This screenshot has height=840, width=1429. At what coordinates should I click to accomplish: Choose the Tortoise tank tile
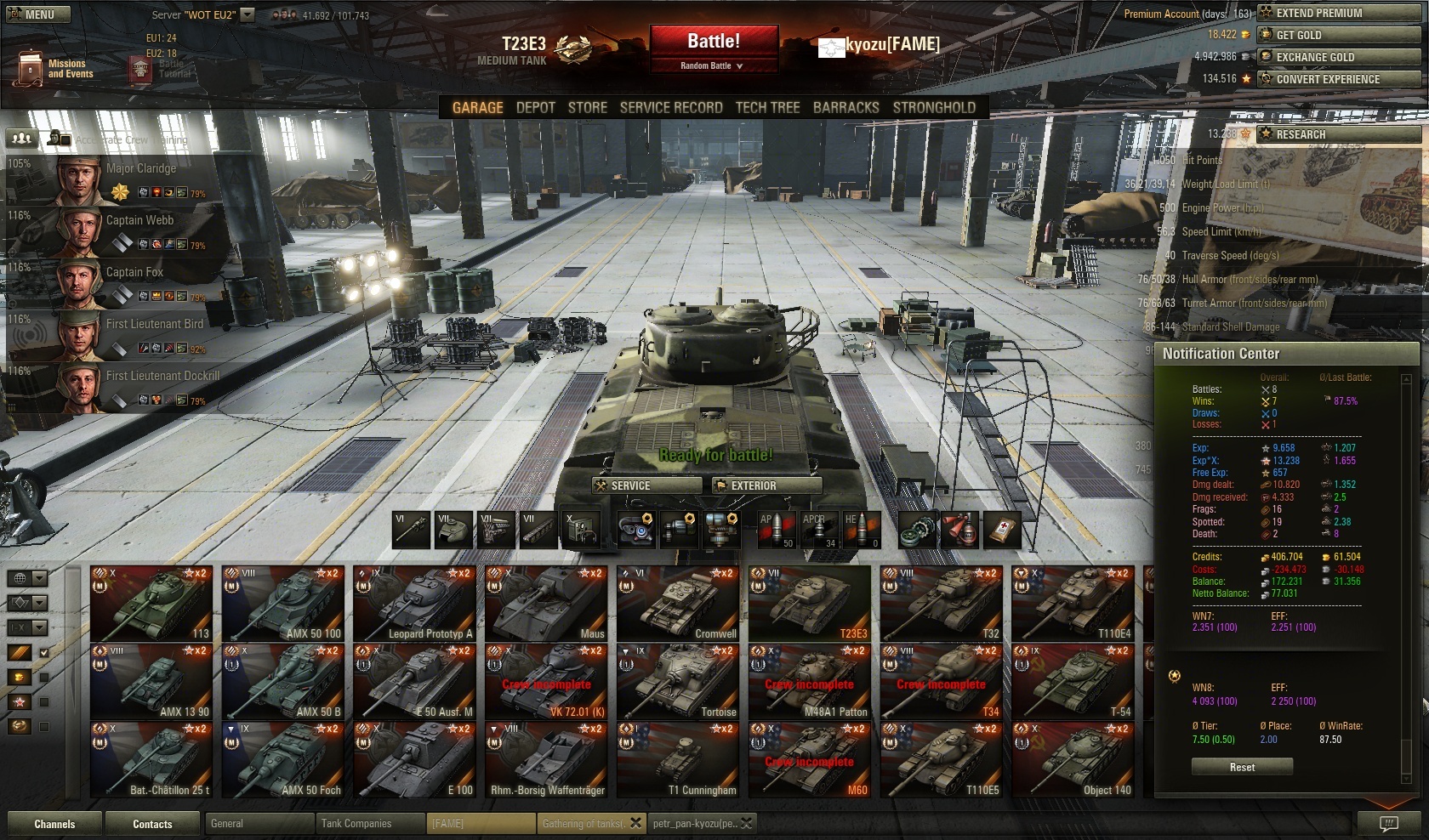click(x=678, y=682)
